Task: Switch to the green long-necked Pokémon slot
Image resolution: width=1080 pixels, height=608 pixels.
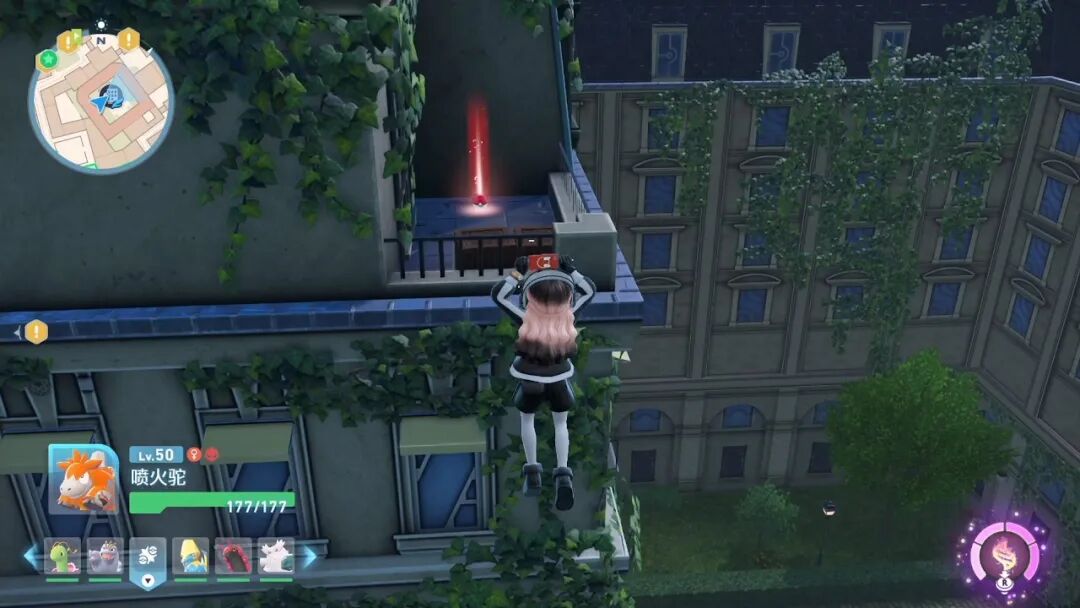Action: tap(62, 556)
